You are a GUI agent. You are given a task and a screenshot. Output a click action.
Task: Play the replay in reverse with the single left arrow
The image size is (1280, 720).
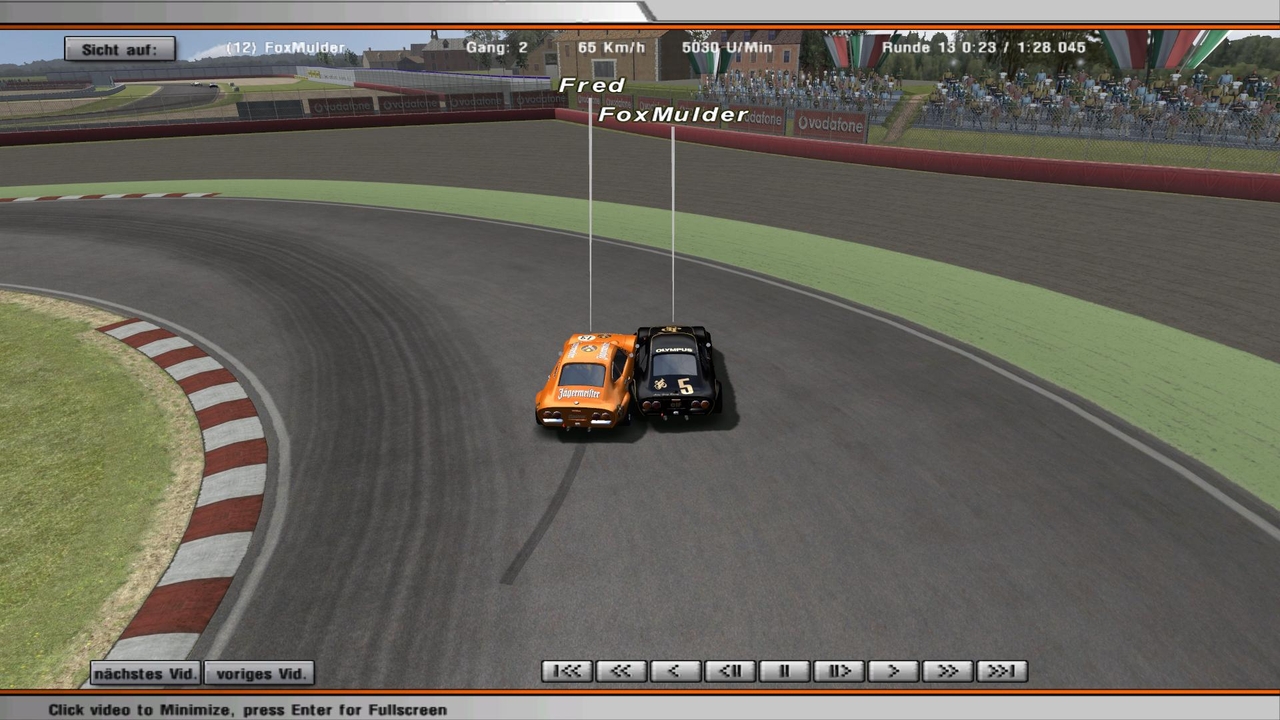coord(675,671)
